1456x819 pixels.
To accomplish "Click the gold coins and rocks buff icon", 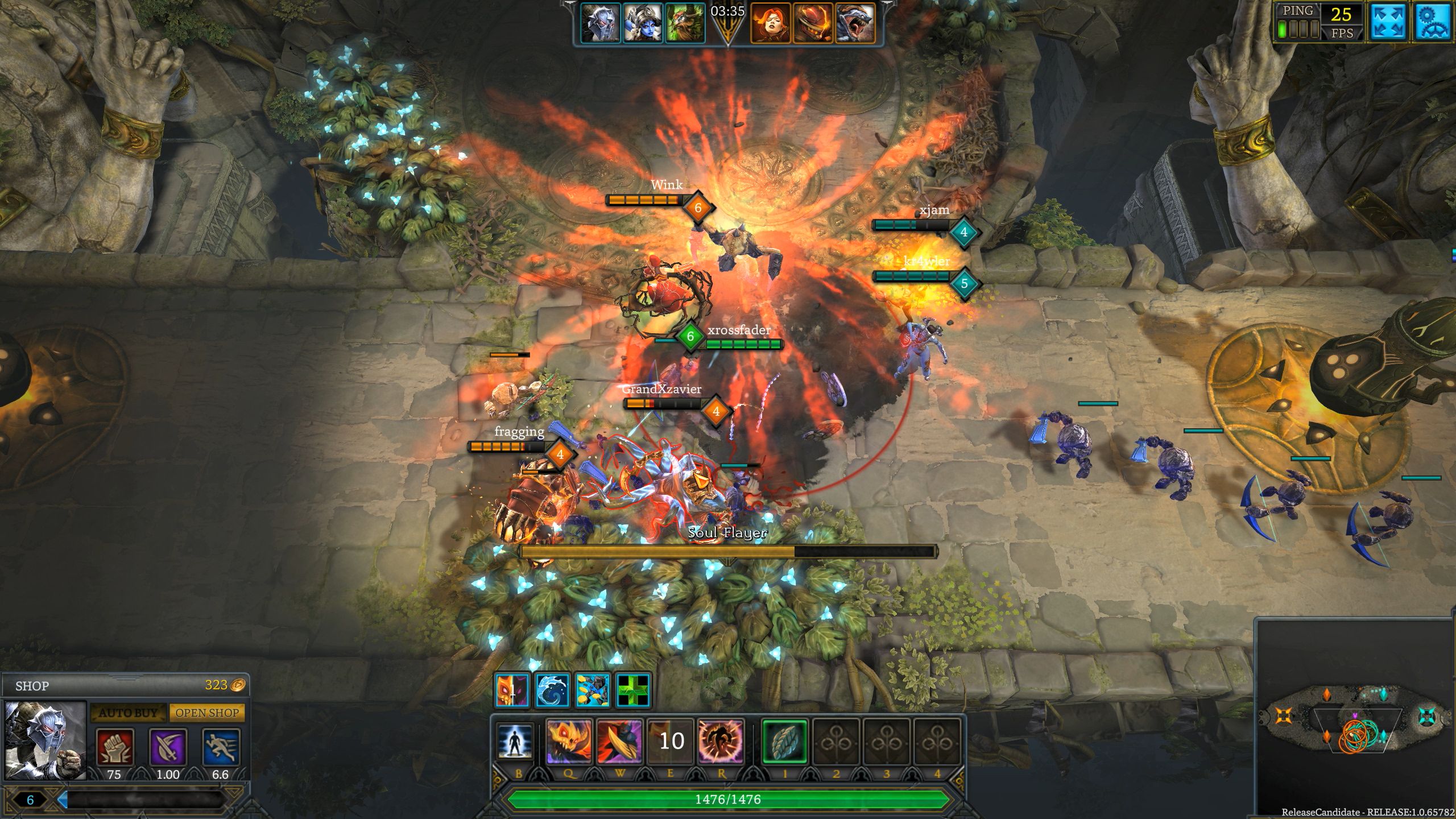I will (x=593, y=690).
